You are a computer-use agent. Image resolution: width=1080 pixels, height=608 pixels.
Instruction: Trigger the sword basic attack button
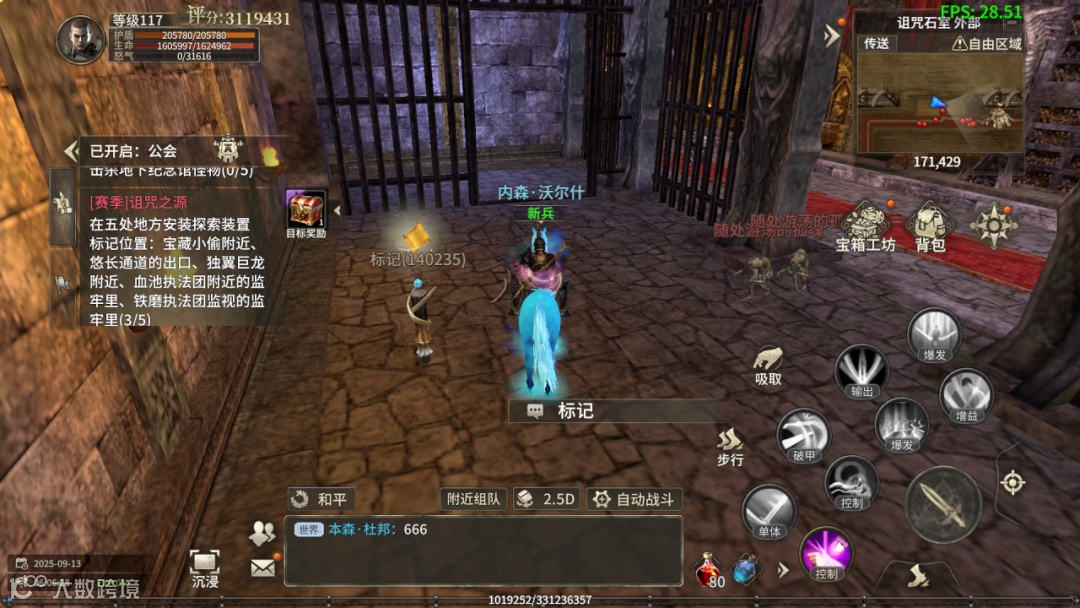pos(942,504)
